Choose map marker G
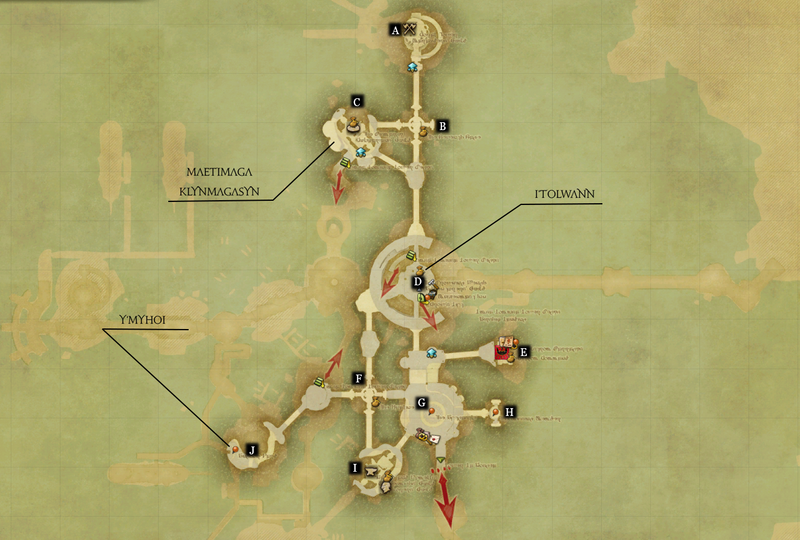The height and width of the screenshot is (540, 800). [422, 403]
